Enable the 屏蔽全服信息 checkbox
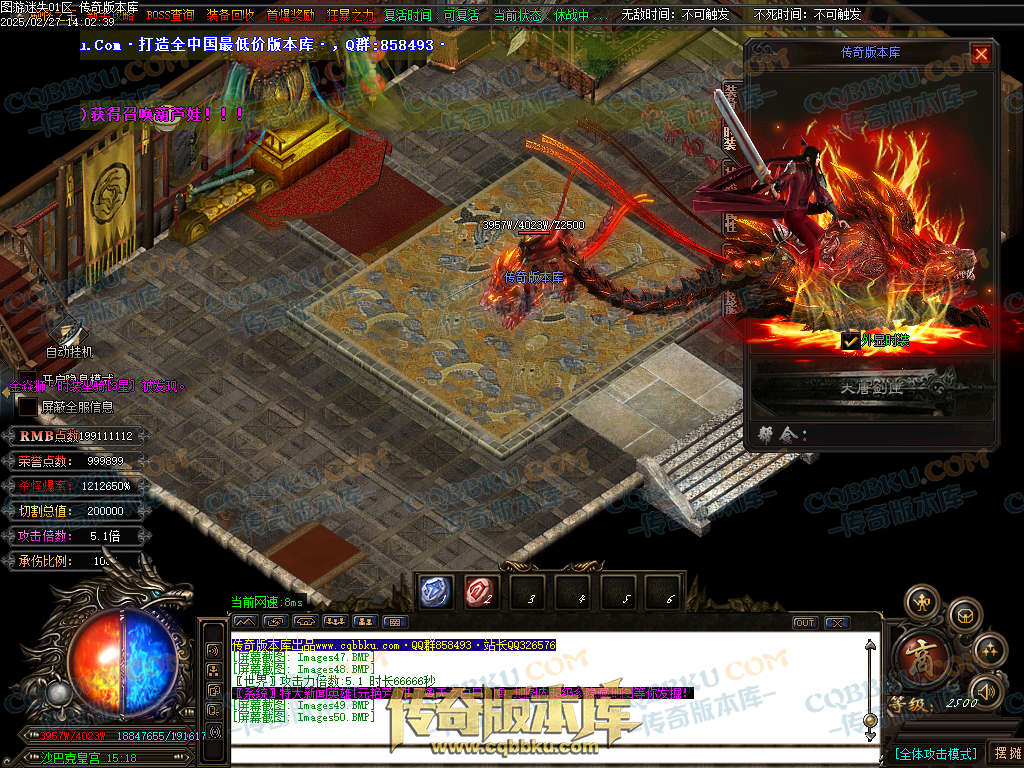Viewport: 1024px width, 768px height. pyautogui.click(x=29, y=407)
